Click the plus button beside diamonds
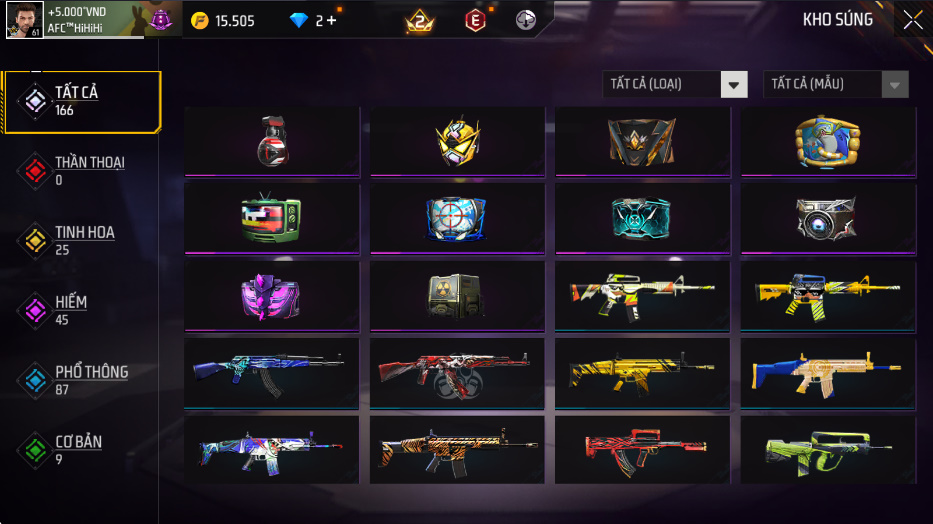This screenshot has width=933, height=524. pyautogui.click(x=331, y=21)
